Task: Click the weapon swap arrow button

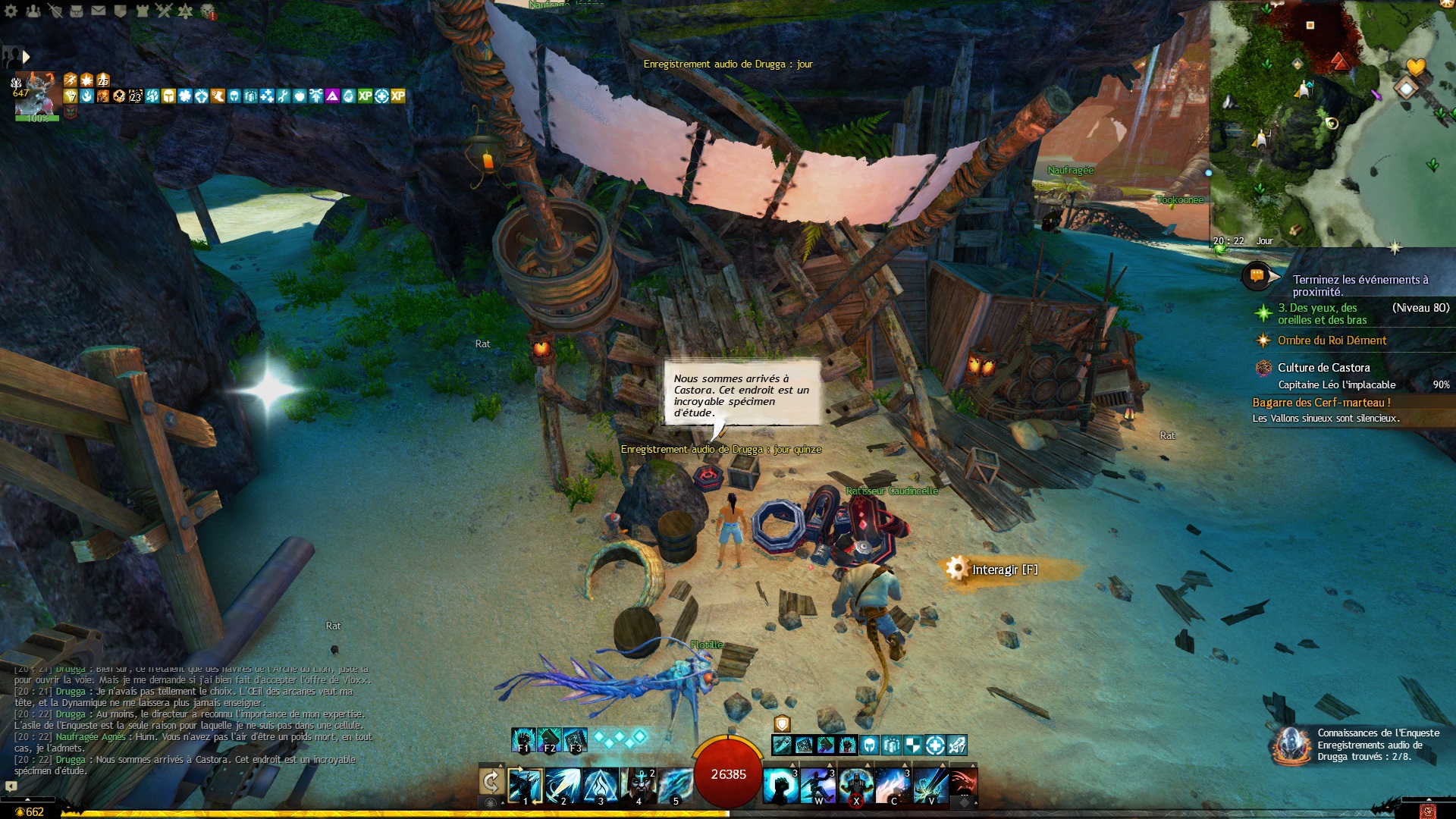Action: 491,782
